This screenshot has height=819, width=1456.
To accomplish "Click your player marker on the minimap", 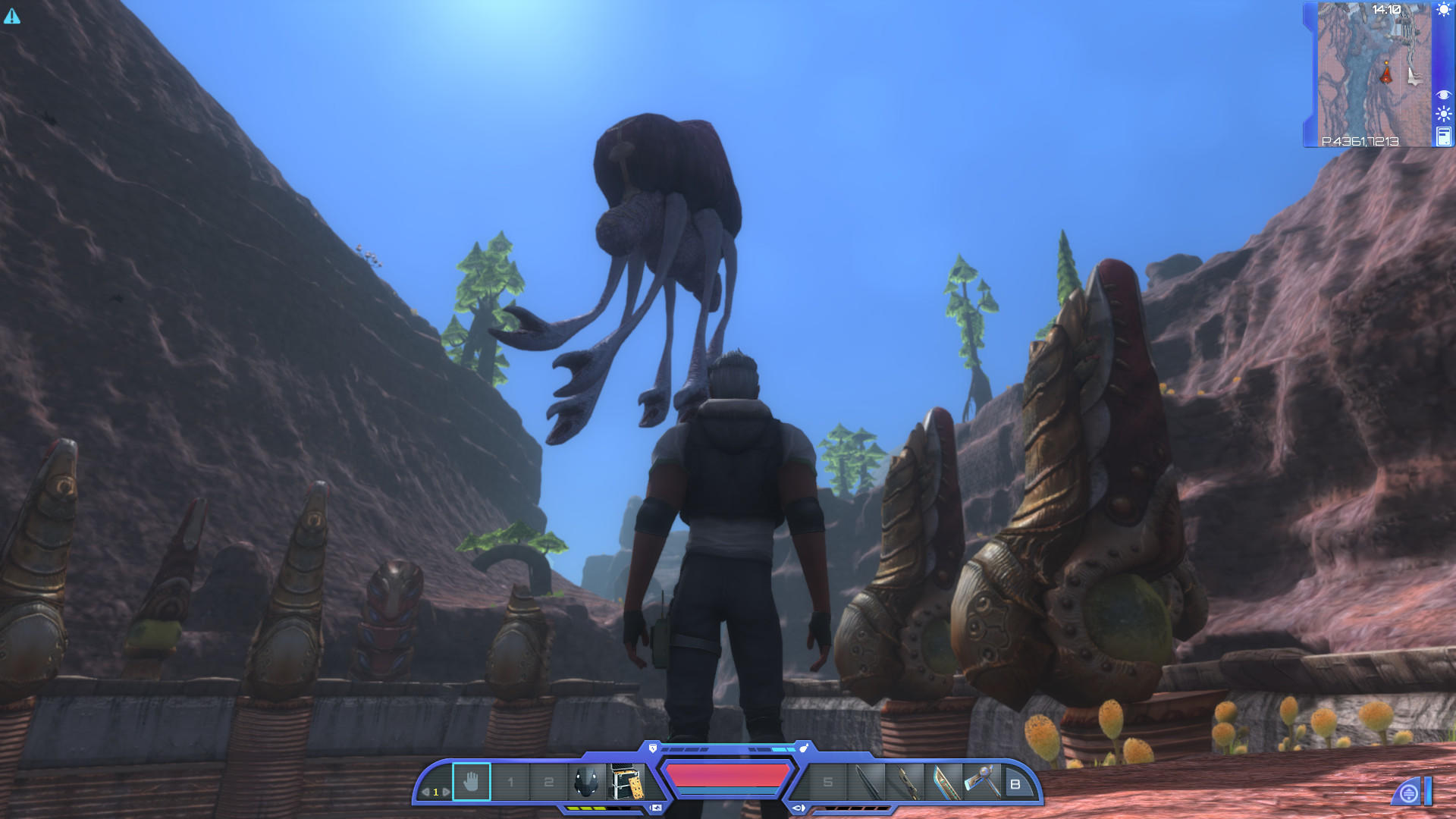I will pos(1386,73).
